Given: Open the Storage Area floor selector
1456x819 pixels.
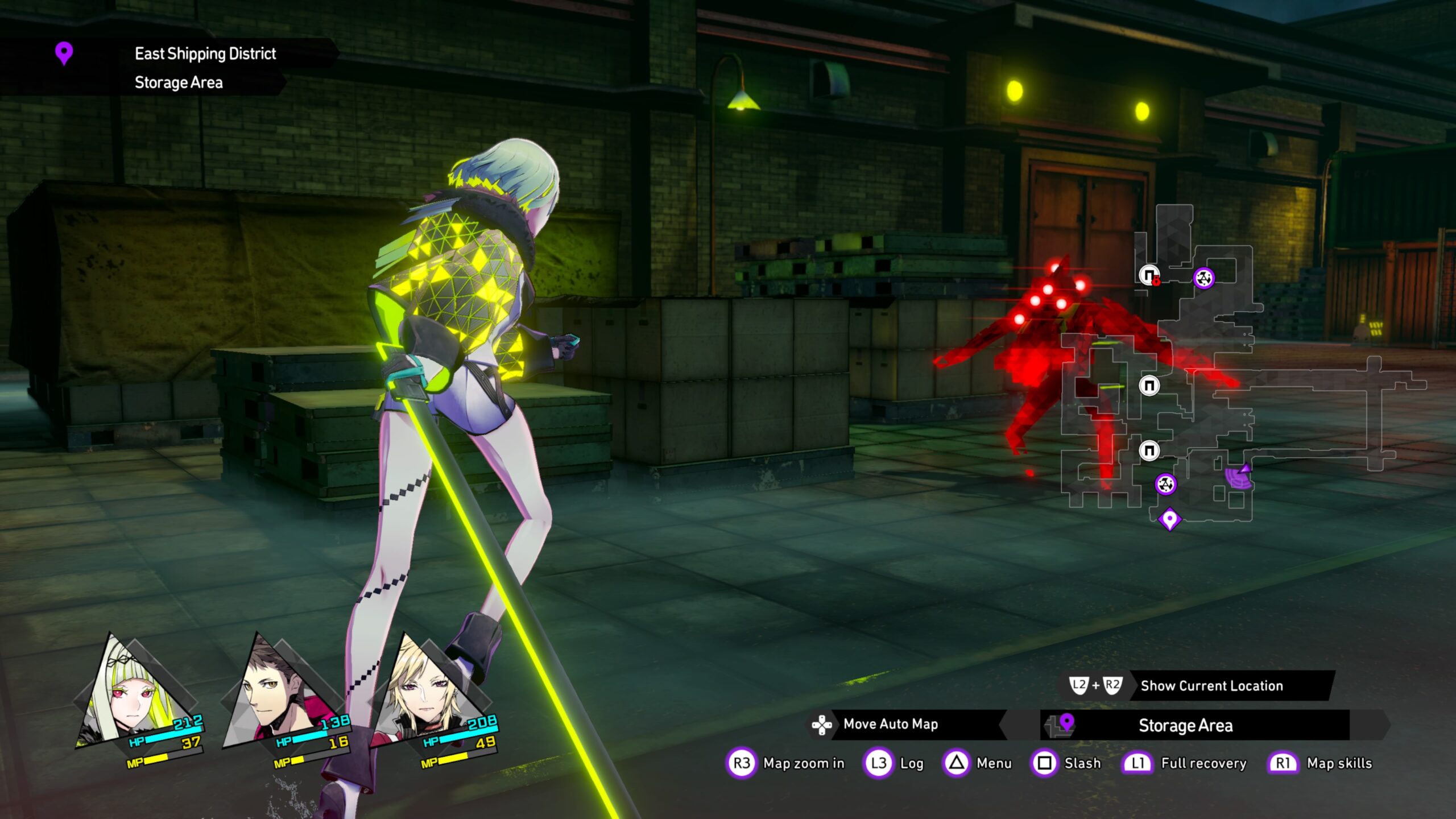Looking at the screenshot, I should (1194, 725).
